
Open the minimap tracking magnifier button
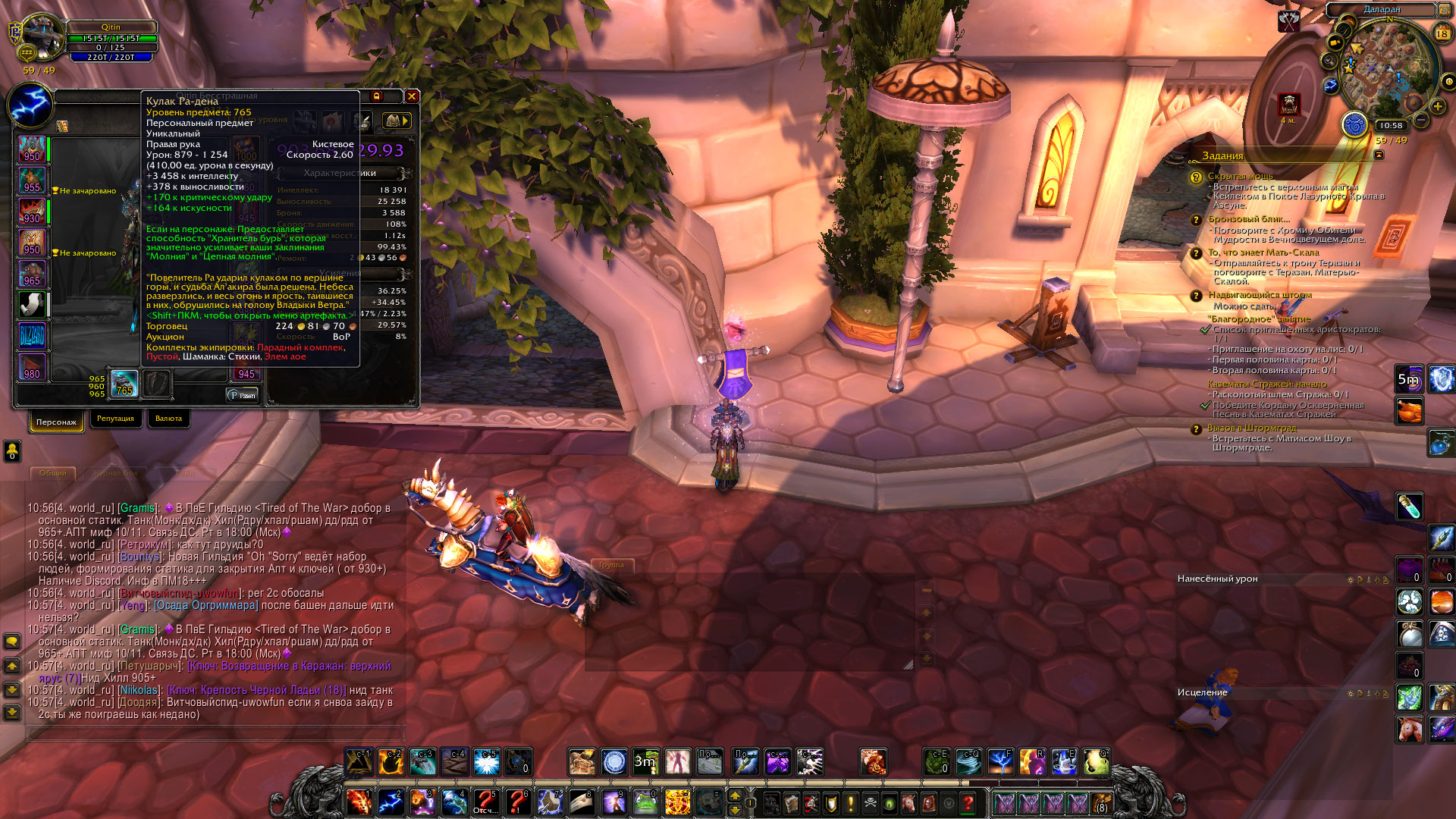pyautogui.click(x=1330, y=61)
